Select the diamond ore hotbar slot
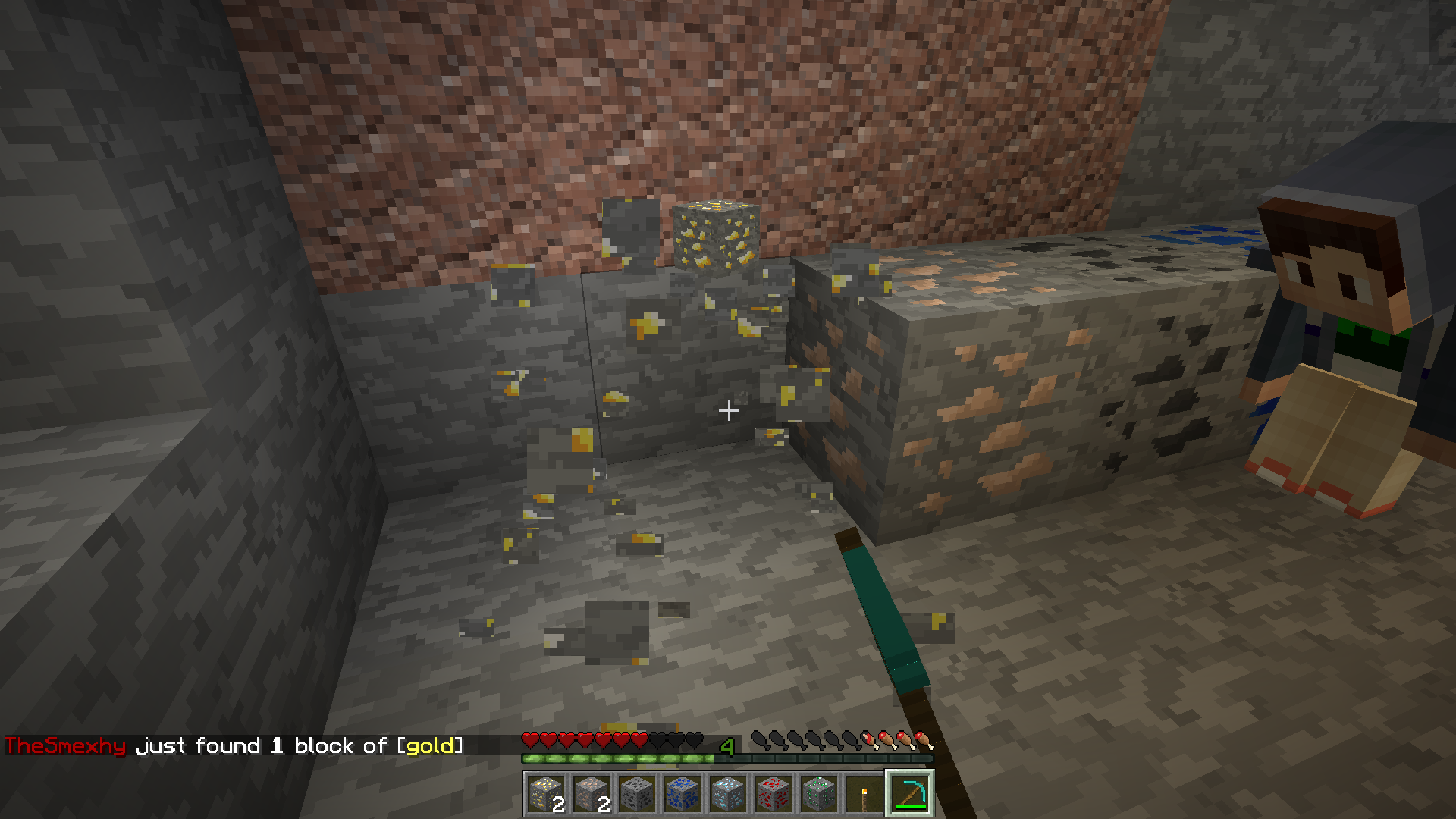This screenshot has width=1456, height=819. (728, 793)
